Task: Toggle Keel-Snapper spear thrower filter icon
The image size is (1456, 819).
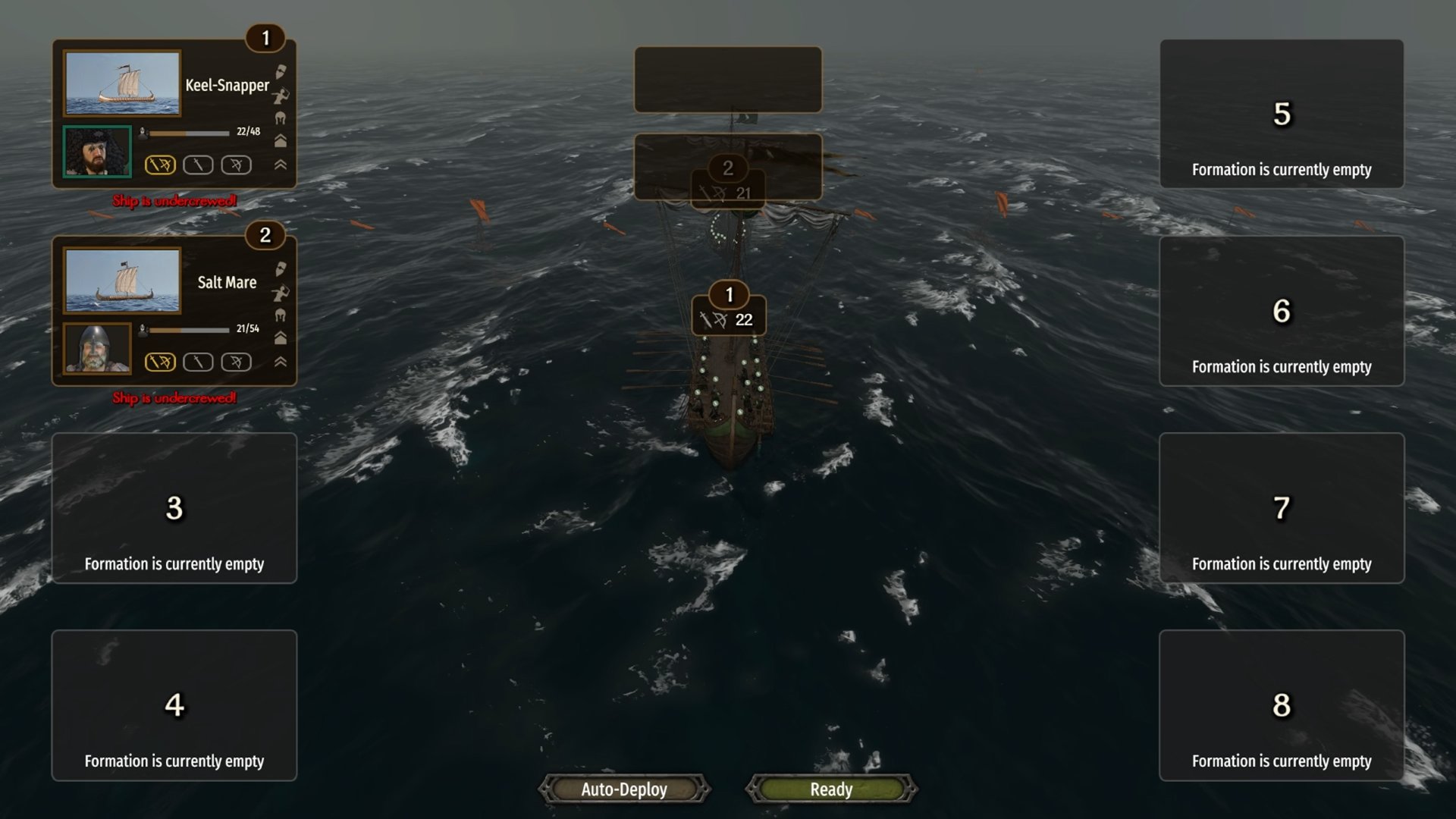Action: point(281,96)
